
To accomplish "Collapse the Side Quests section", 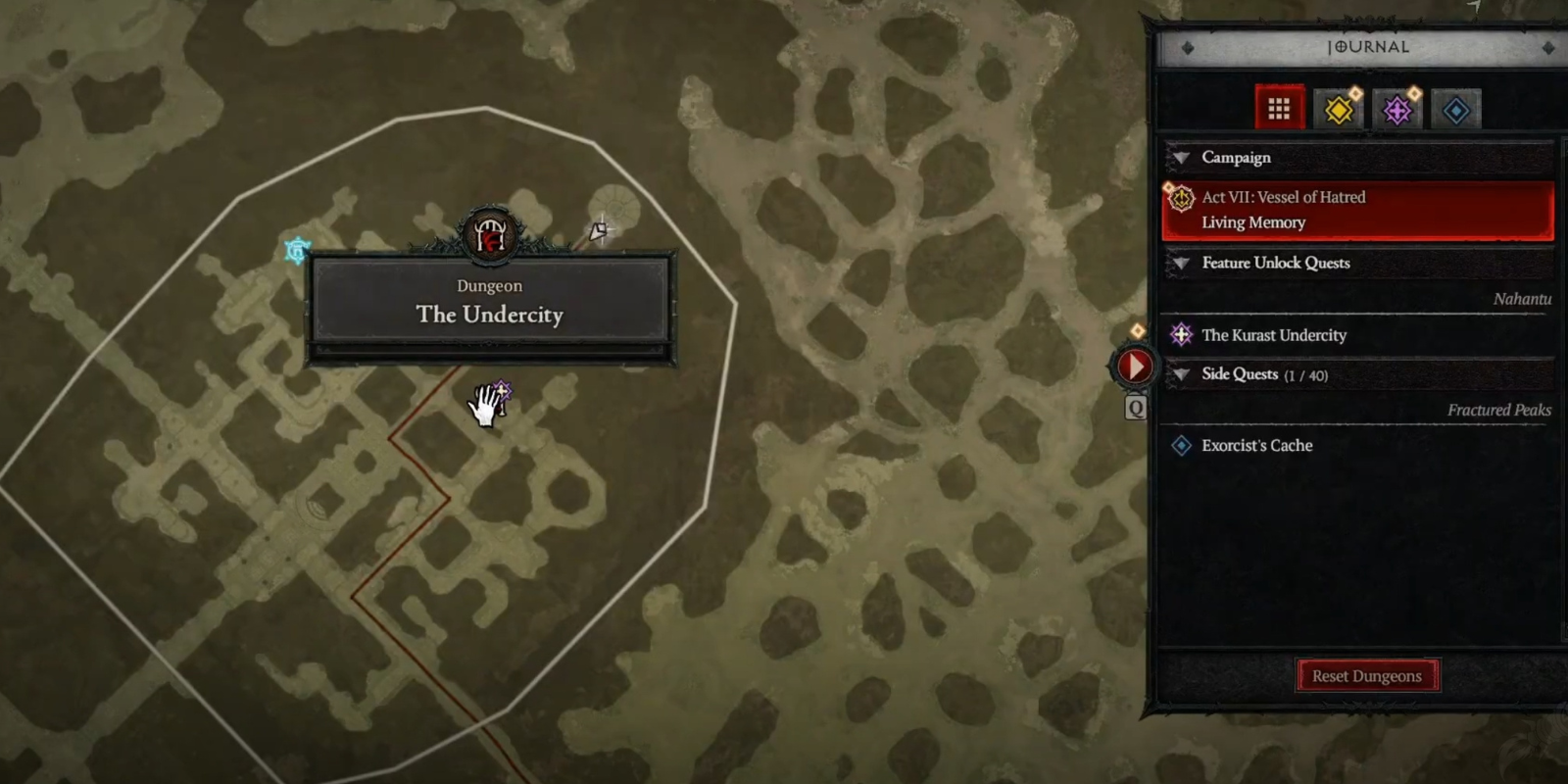I will click(x=1182, y=374).
